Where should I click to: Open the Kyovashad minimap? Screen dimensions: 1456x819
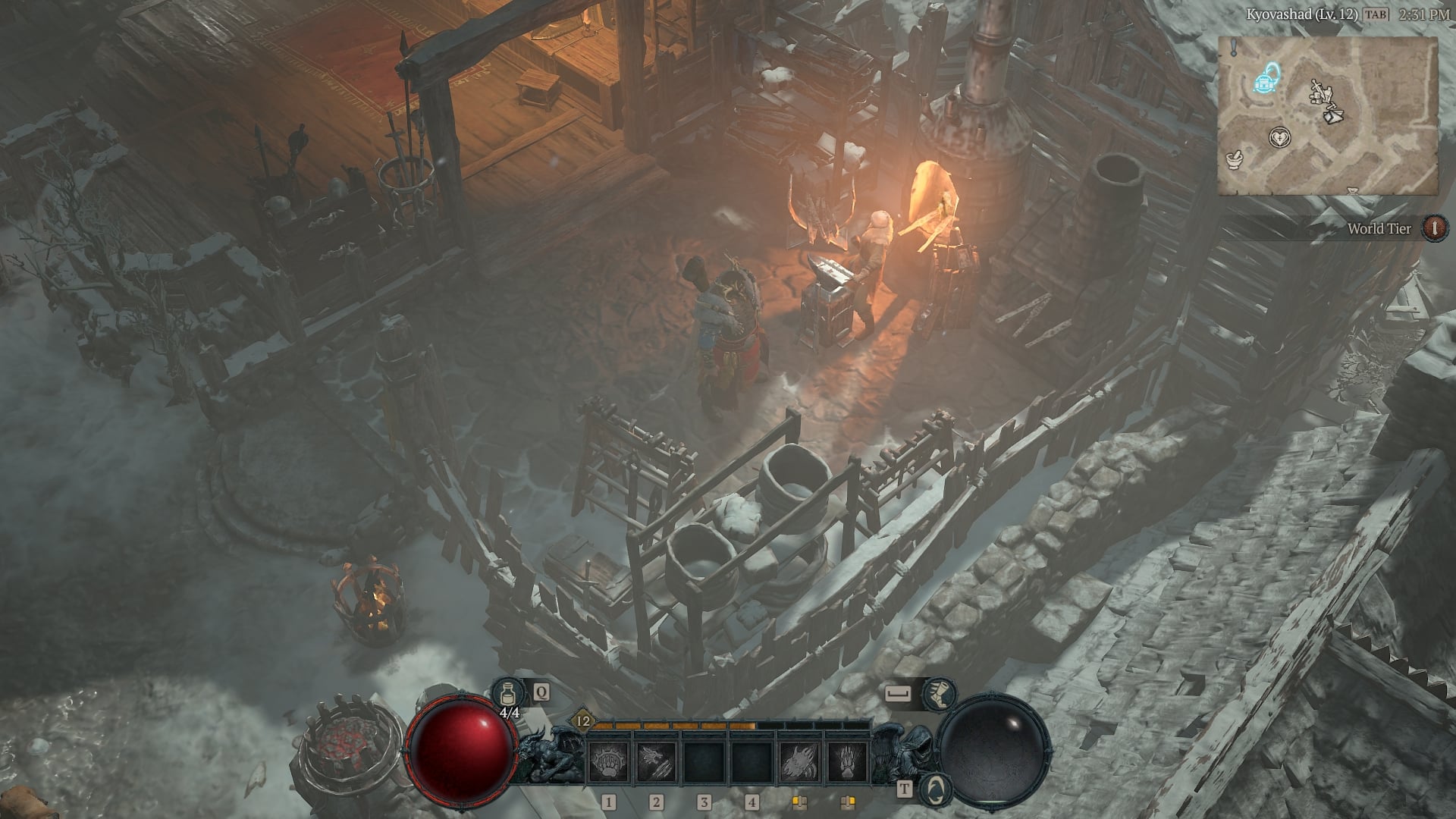click(x=1327, y=115)
